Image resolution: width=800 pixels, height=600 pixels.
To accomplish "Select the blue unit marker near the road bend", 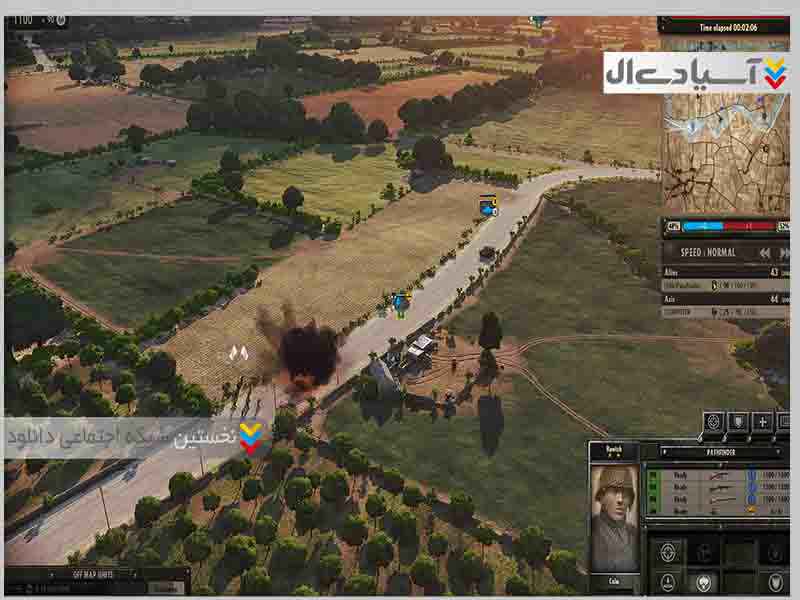I will (488, 206).
